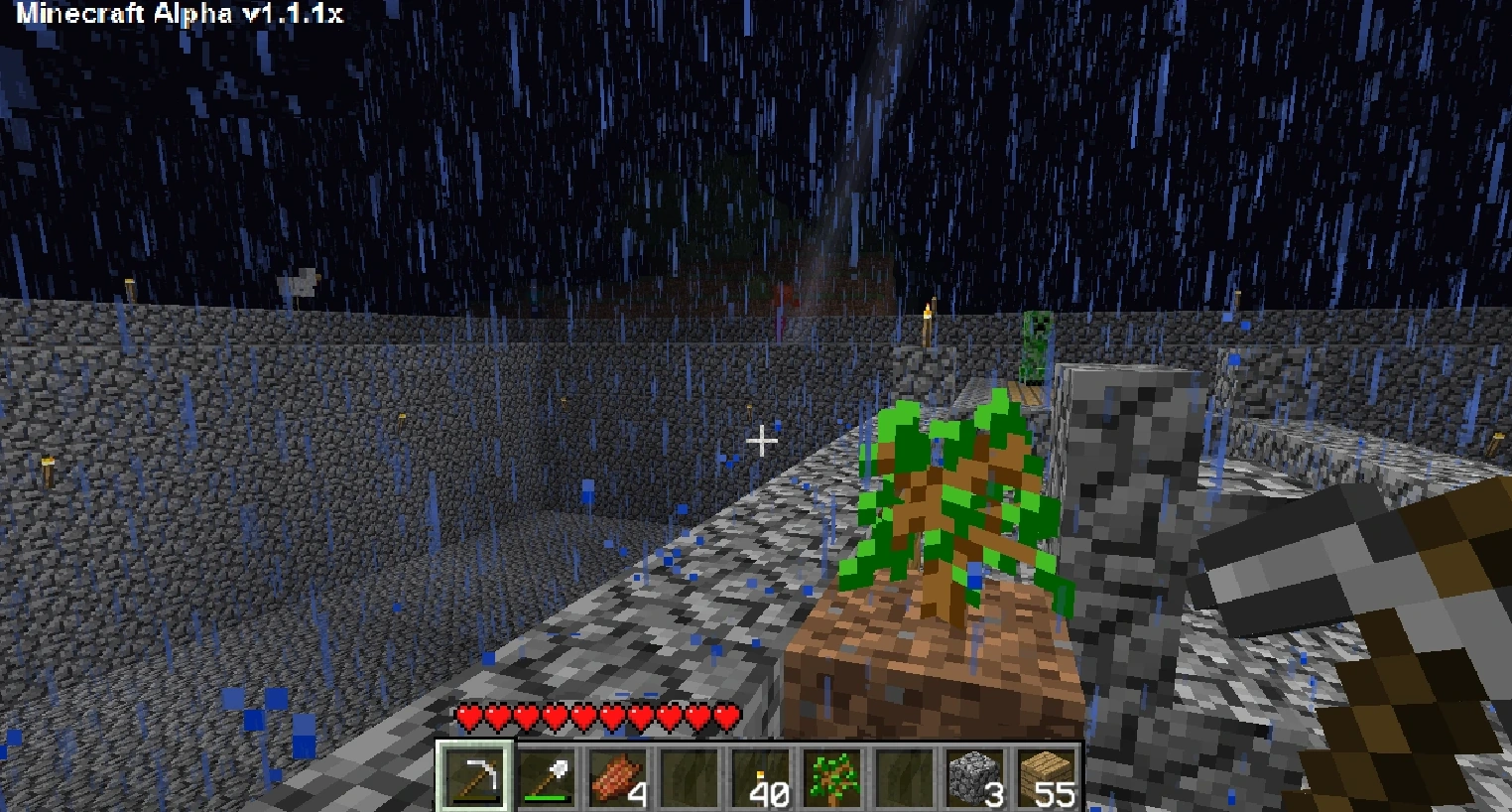Image resolution: width=1512 pixels, height=812 pixels.
Task: Select the iron pickaxe in hotbar slot one
Action: point(477,776)
